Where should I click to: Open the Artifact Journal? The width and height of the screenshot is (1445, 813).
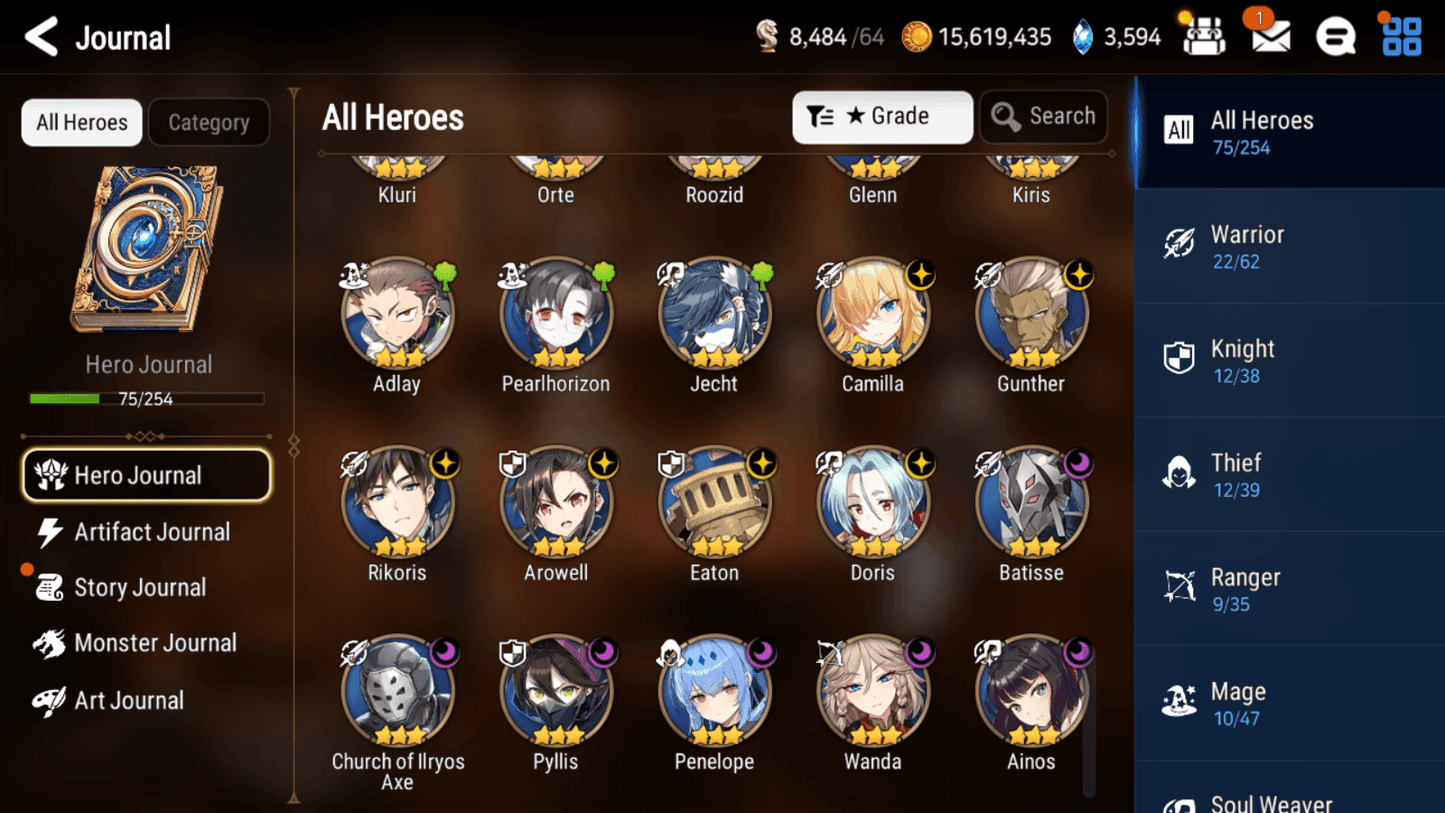pyautogui.click(x=150, y=532)
